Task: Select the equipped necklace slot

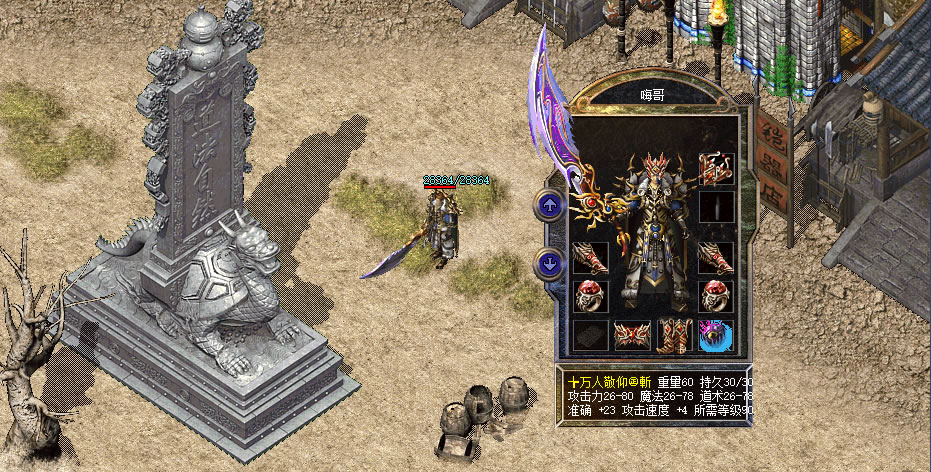Action: pos(716,166)
